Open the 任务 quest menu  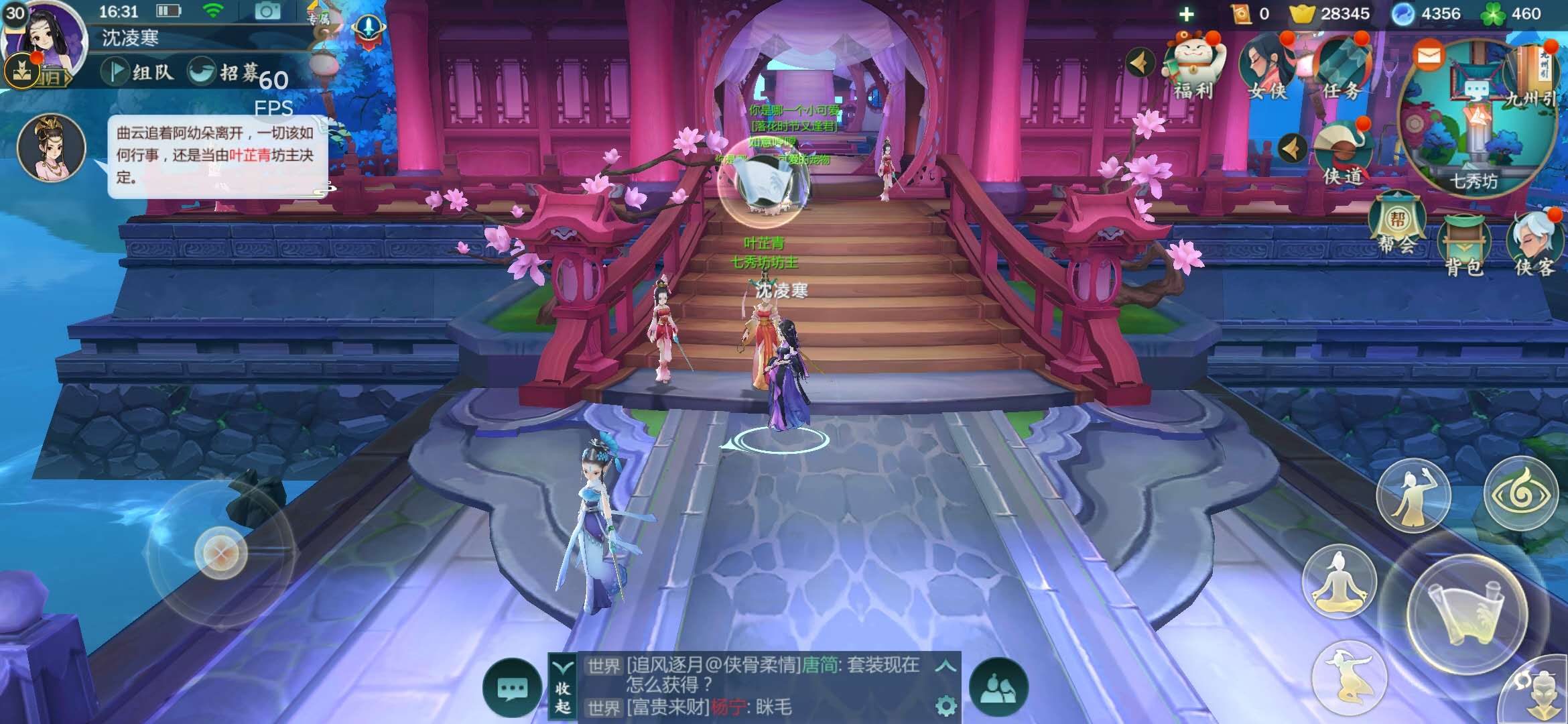(1342, 66)
